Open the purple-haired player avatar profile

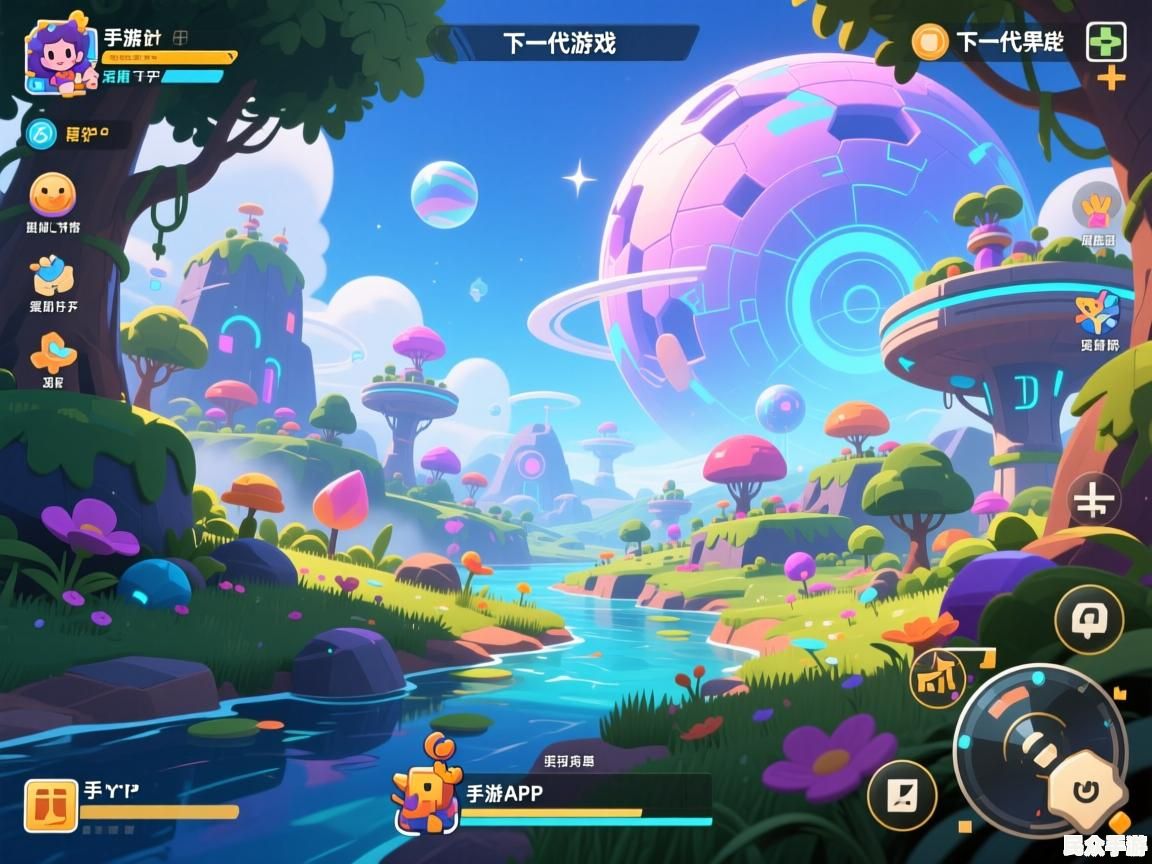[60, 57]
